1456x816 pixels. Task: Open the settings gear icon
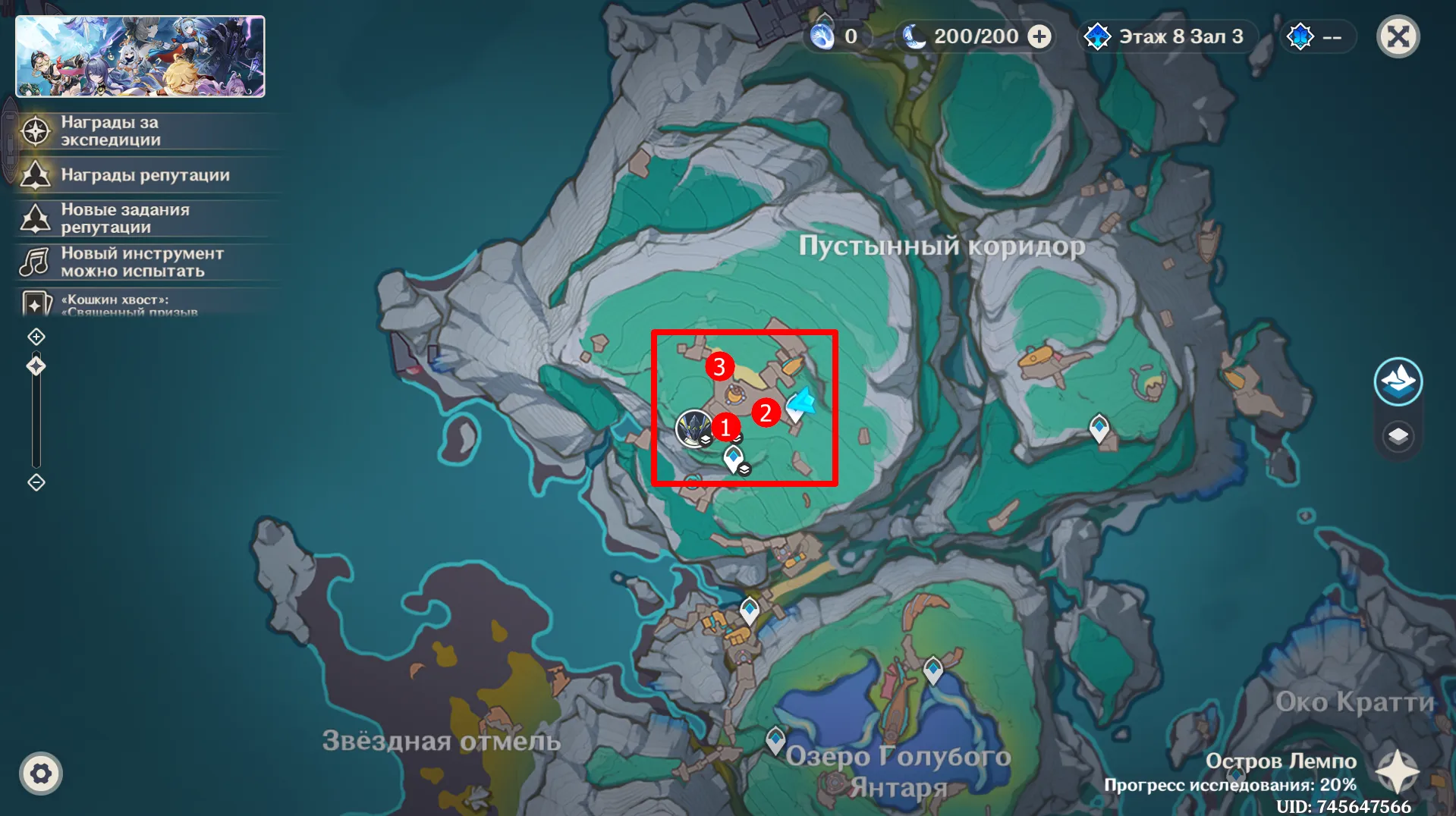pyautogui.click(x=42, y=773)
